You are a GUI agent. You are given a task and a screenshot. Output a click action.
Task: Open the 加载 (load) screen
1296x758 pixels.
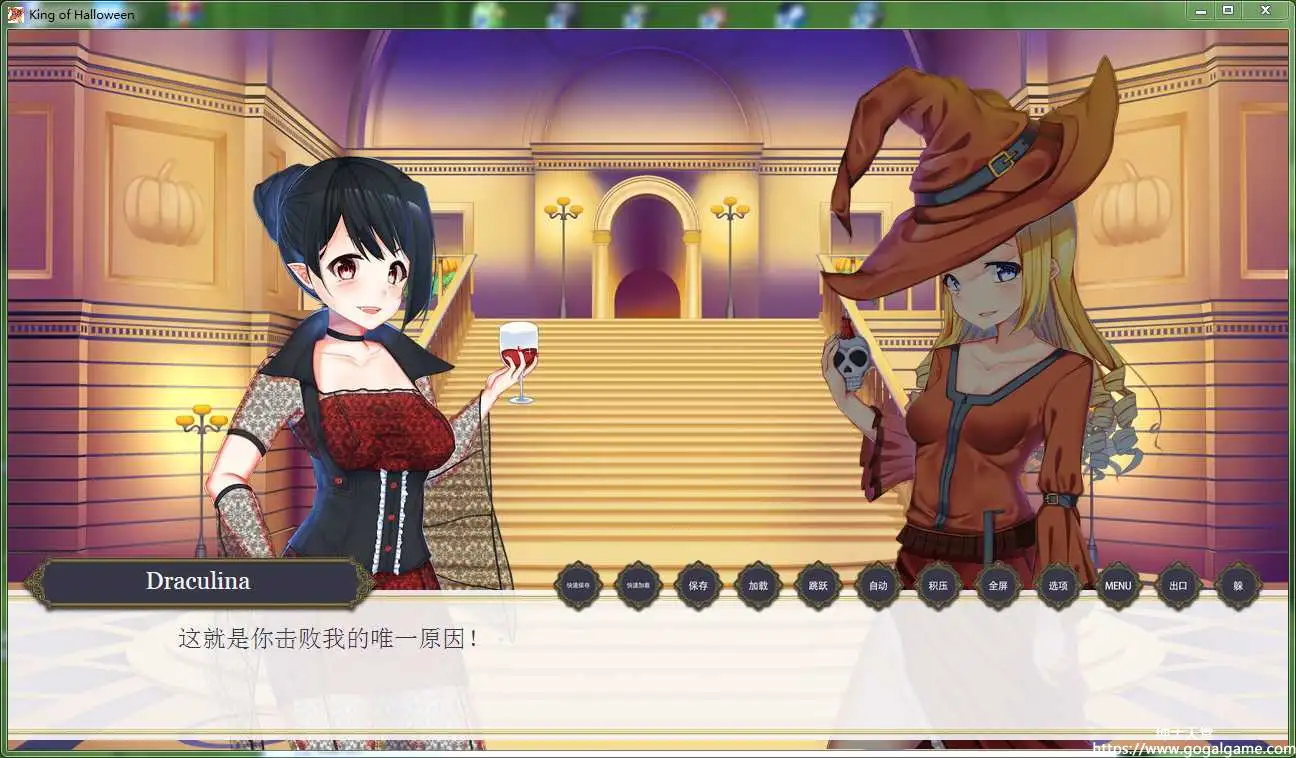758,588
